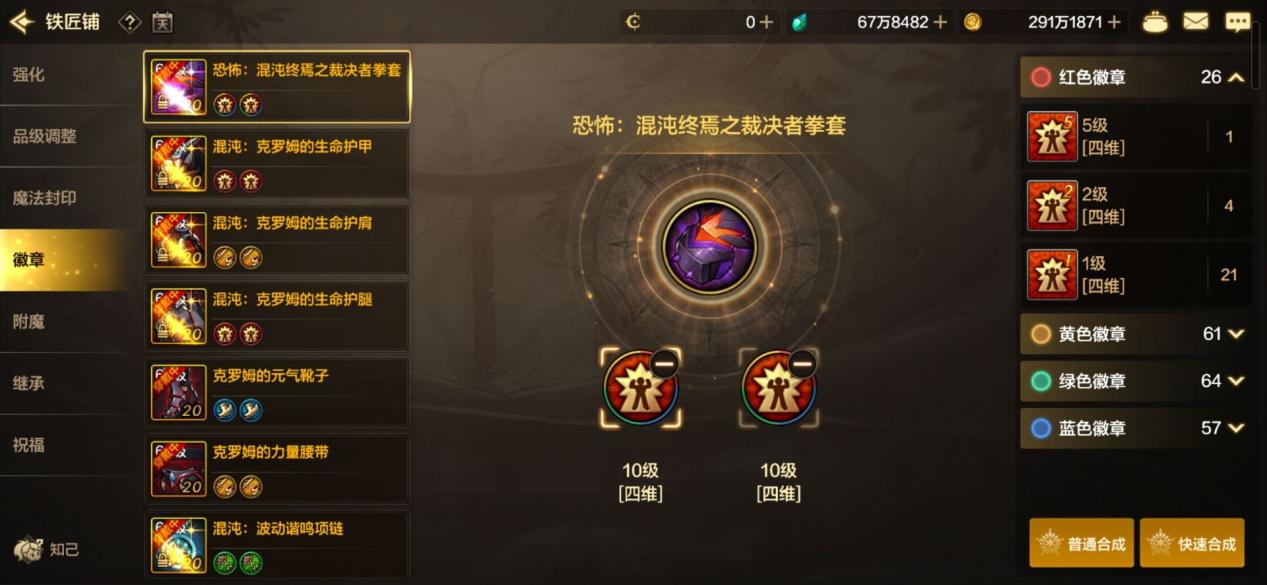
Task: Go back from the 铁匠铺 screen
Action: pyautogui.click(x=22, y=21)
